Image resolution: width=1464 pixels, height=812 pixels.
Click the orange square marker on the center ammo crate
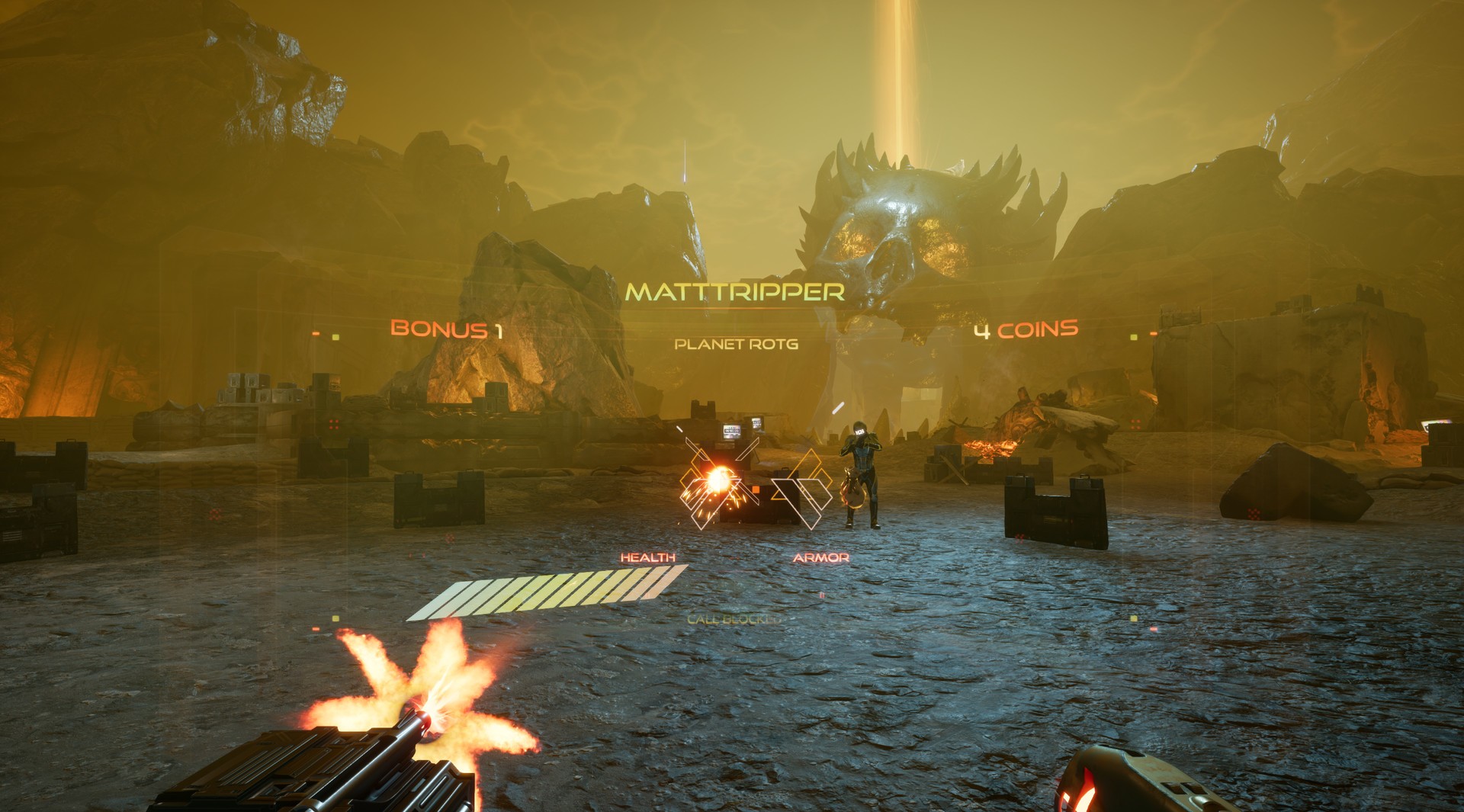[x=756, y=490]
